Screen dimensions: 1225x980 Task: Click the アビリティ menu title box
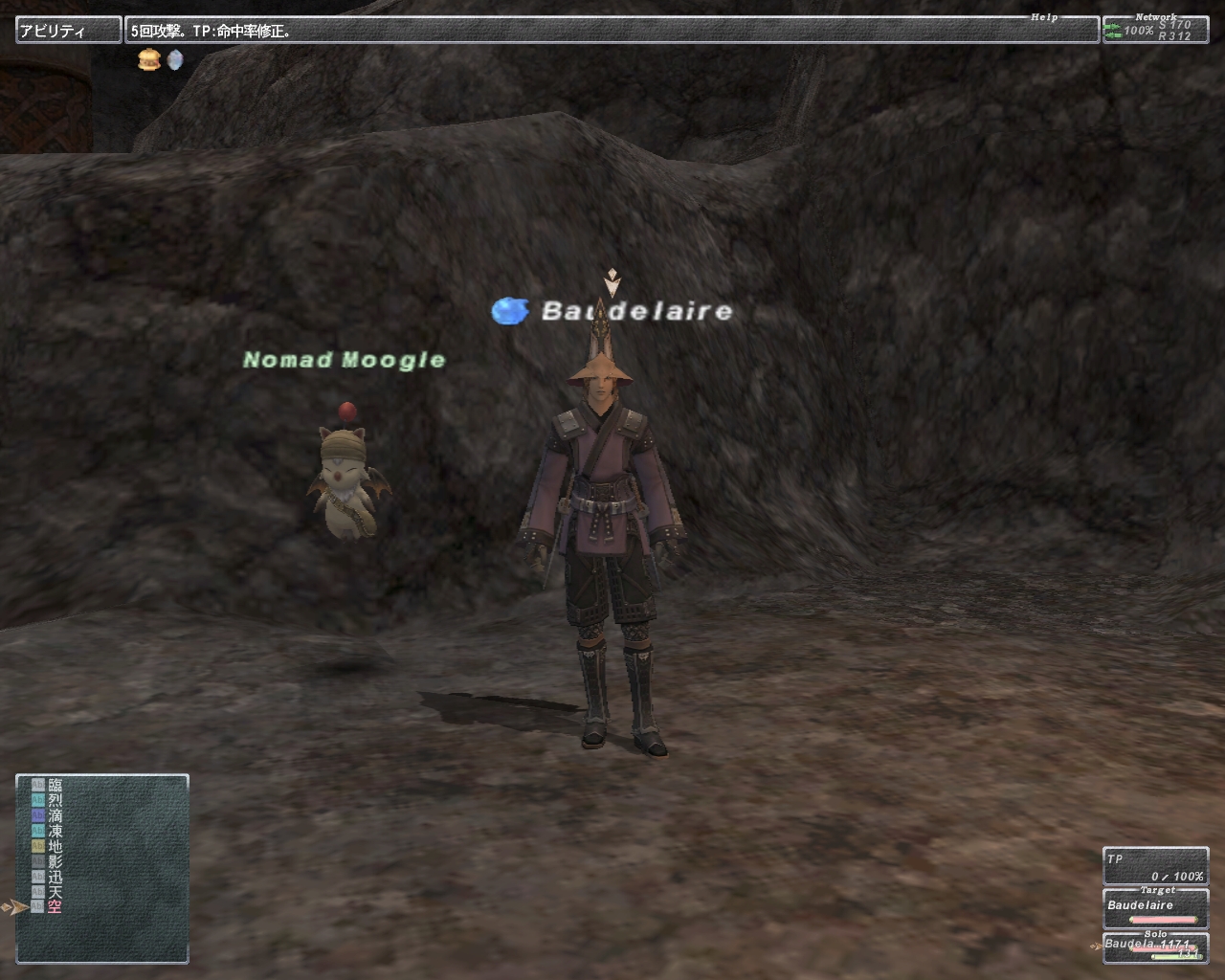click(x=68, y=31)
